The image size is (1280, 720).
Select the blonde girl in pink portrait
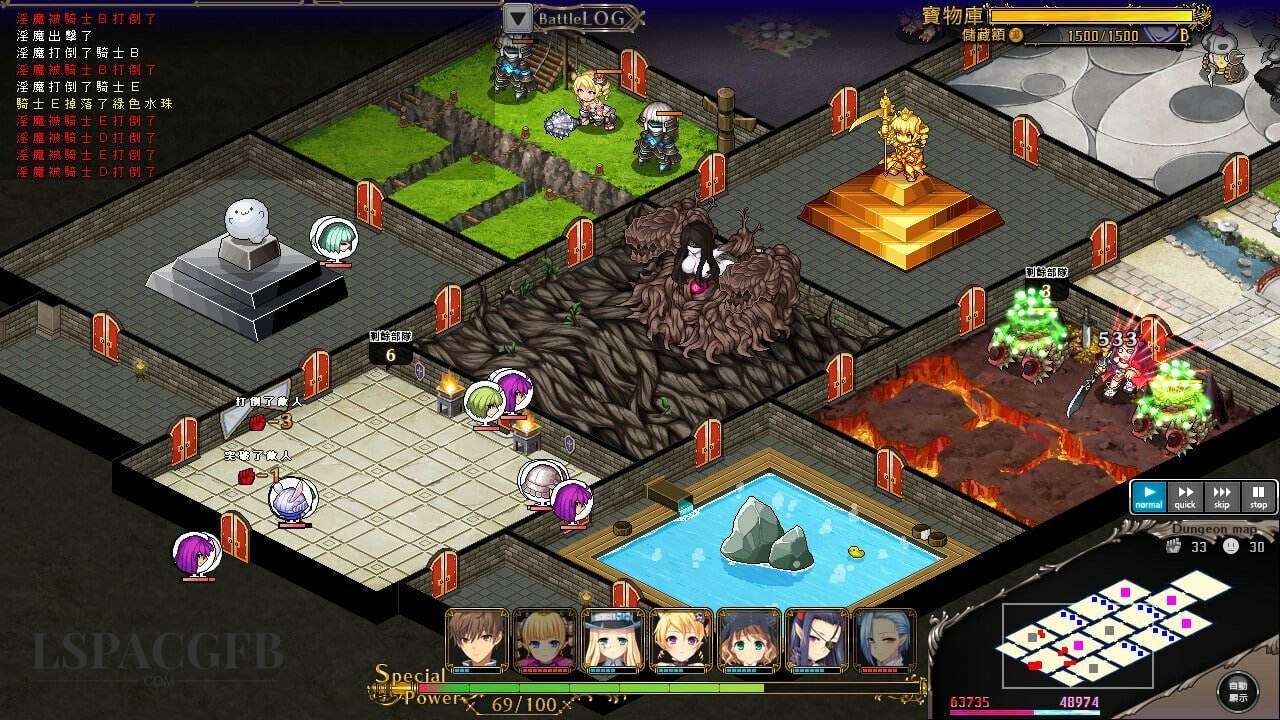pyautogui.click(x=545, y=640)
